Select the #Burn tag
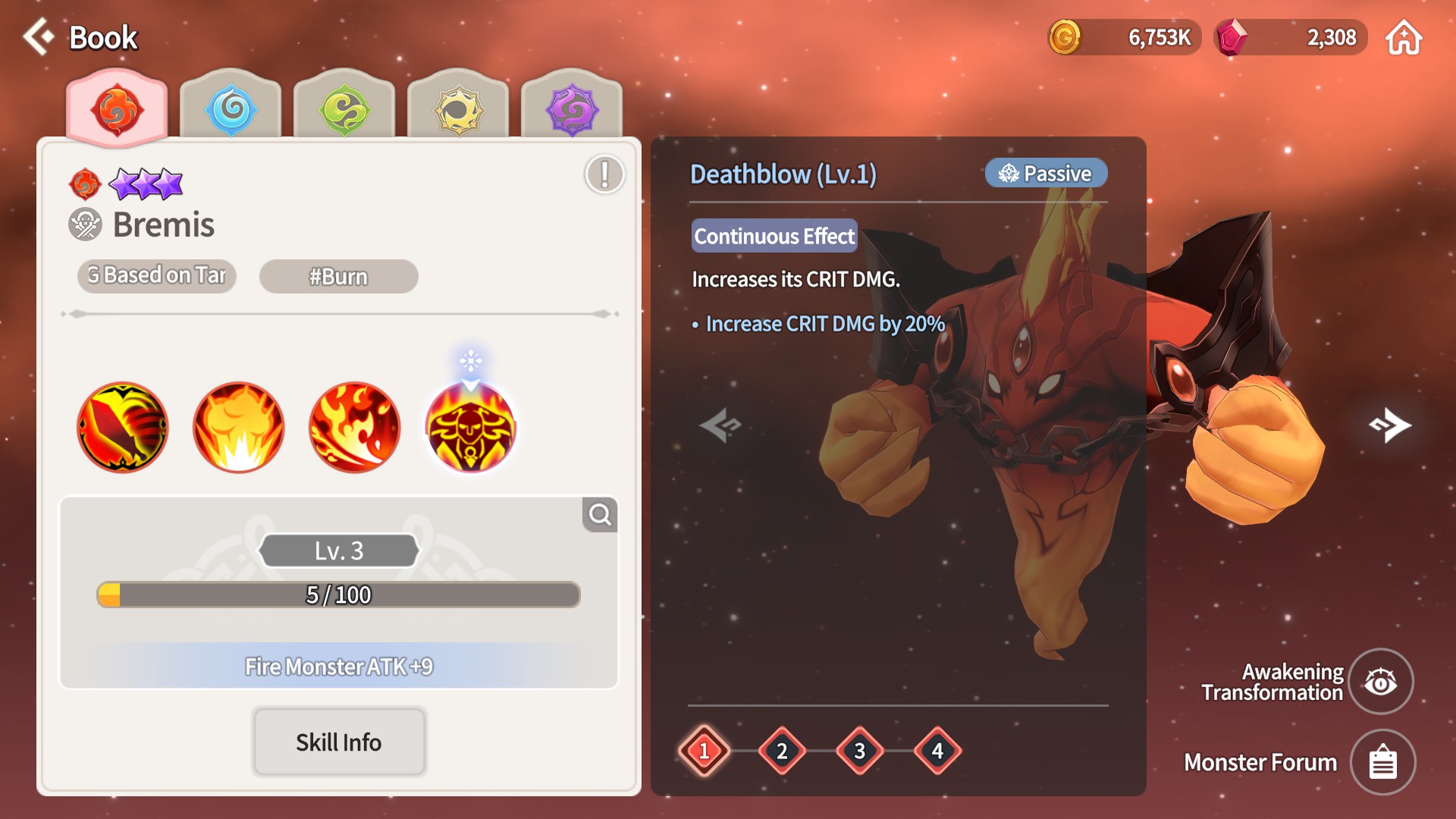Viewport: 1456px width, 819px height. (338, 277)
